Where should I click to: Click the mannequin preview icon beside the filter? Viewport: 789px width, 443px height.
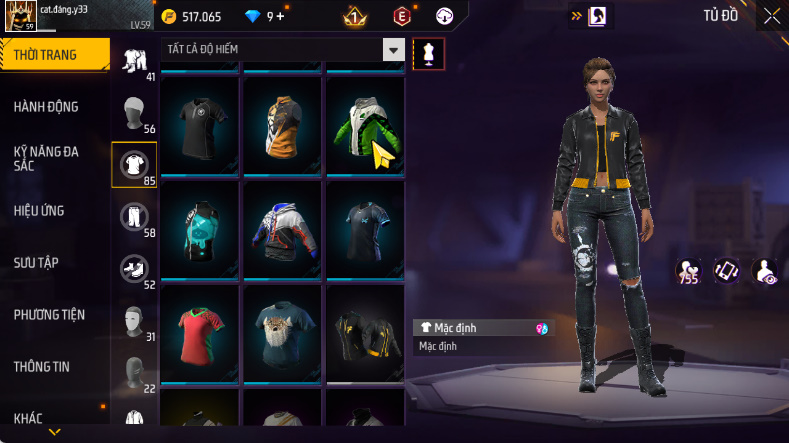[x=428, y=53]
